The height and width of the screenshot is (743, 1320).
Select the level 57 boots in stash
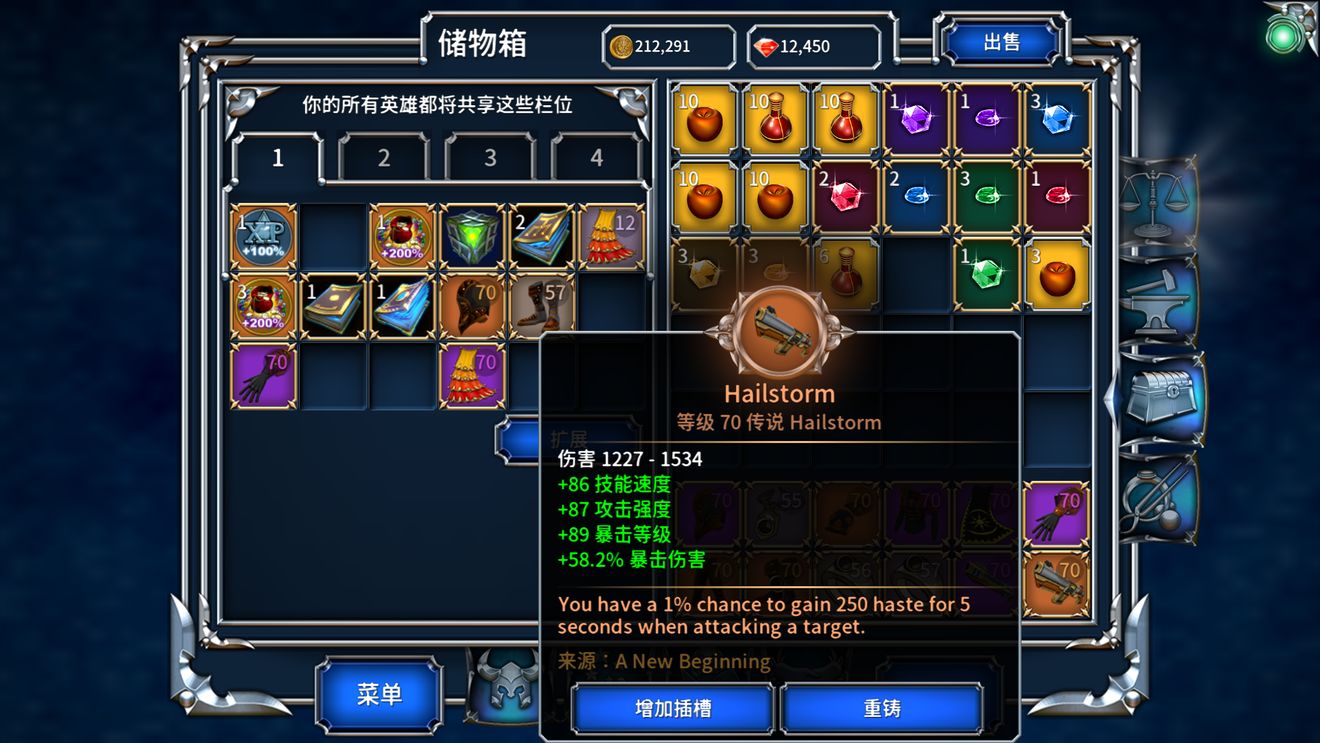tap(543, 306)
